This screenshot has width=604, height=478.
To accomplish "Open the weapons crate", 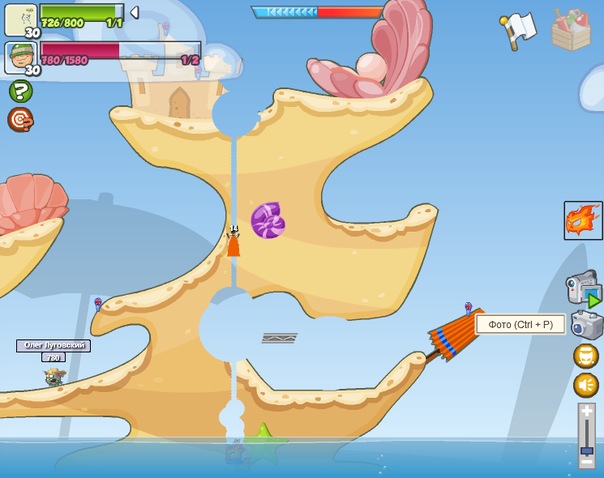I will click(571, 29).
